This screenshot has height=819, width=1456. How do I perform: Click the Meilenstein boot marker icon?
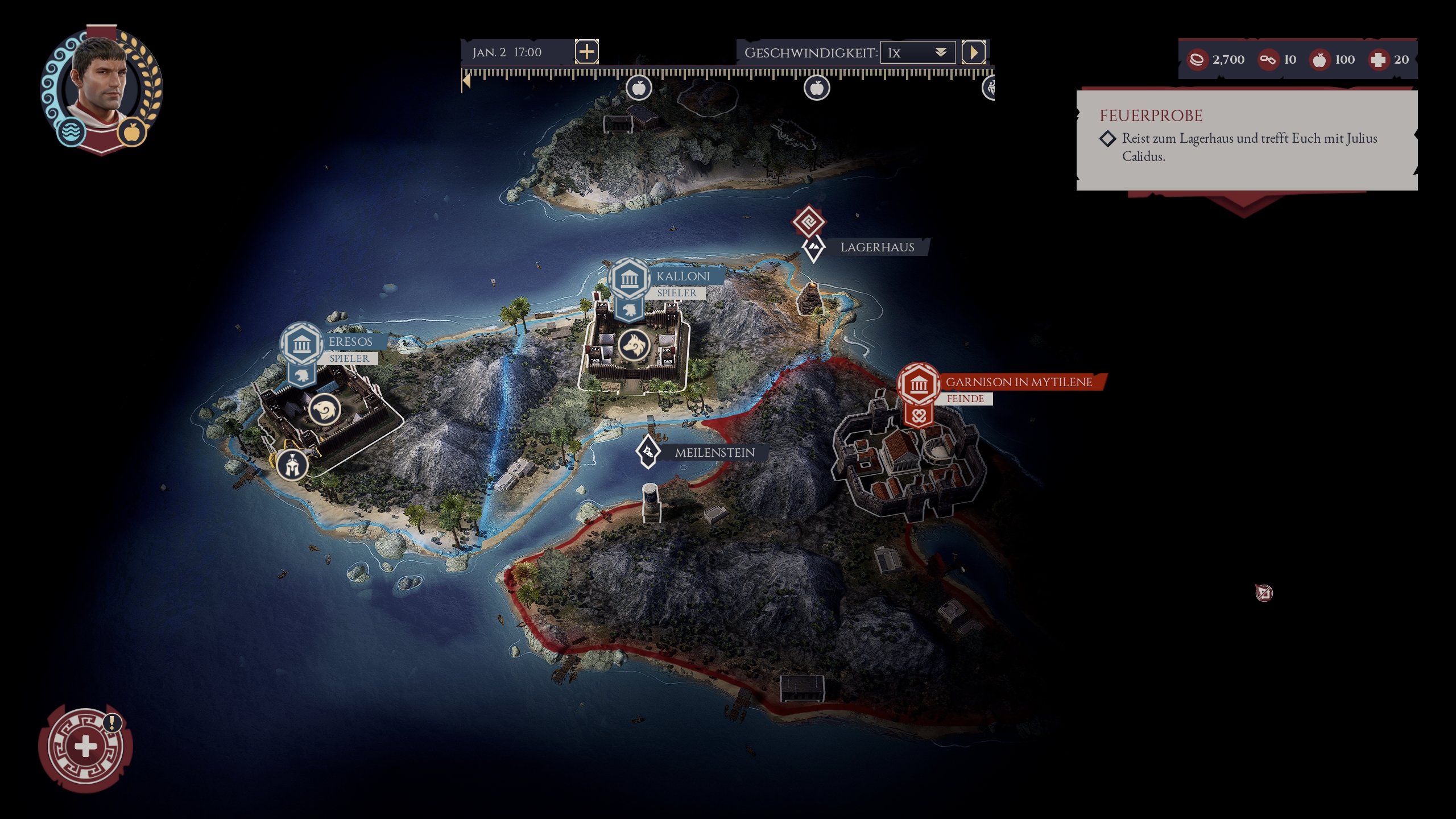(647, 452)
